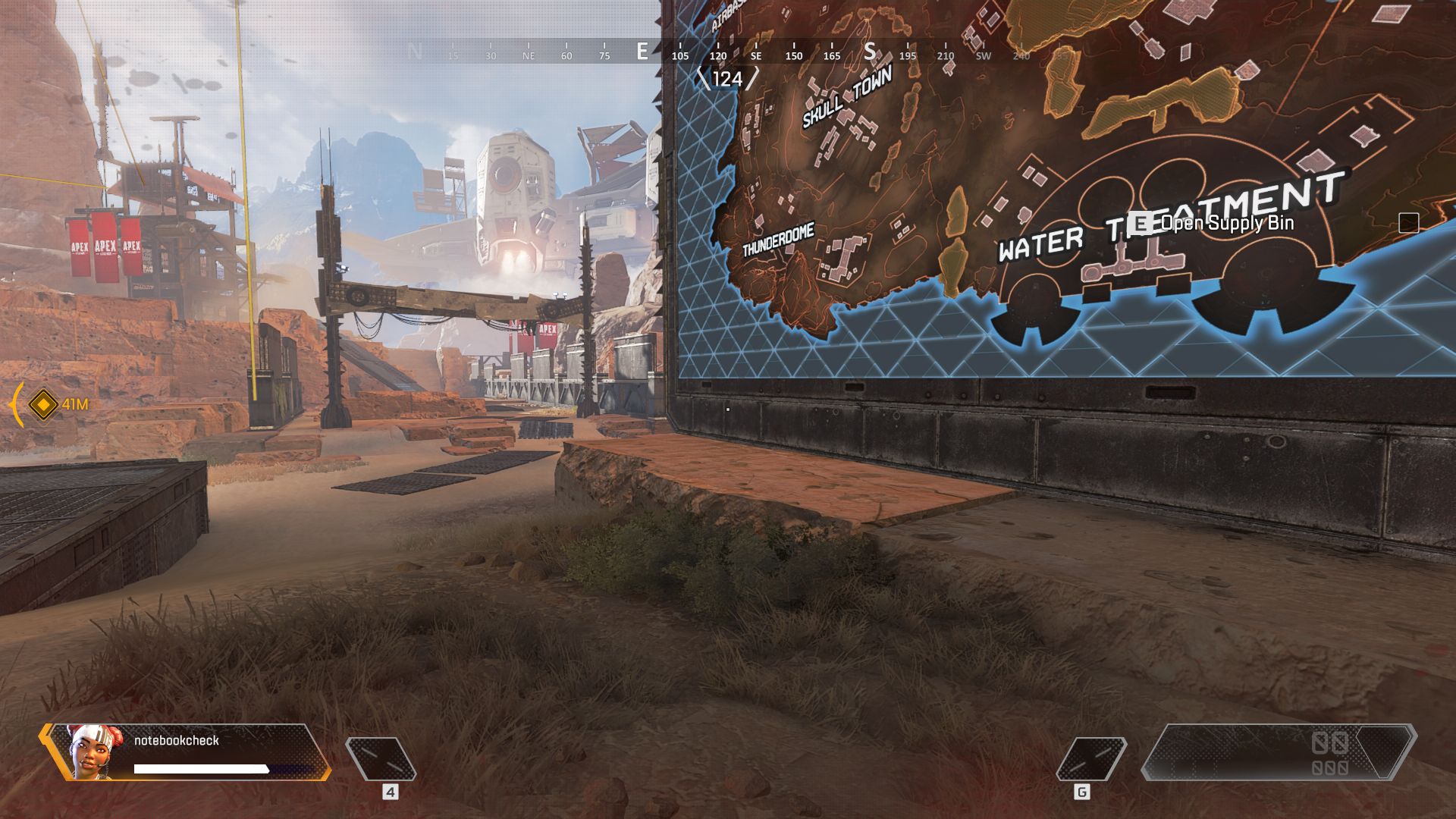Select the ordnance grenade slot
1456x819 pixels.
click(x=1090, y=758)
